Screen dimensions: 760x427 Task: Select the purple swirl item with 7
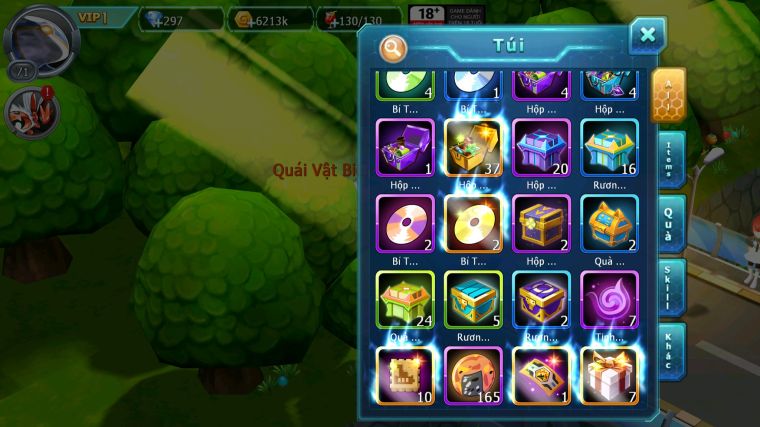pyautogui.click(x=609, y=299)
